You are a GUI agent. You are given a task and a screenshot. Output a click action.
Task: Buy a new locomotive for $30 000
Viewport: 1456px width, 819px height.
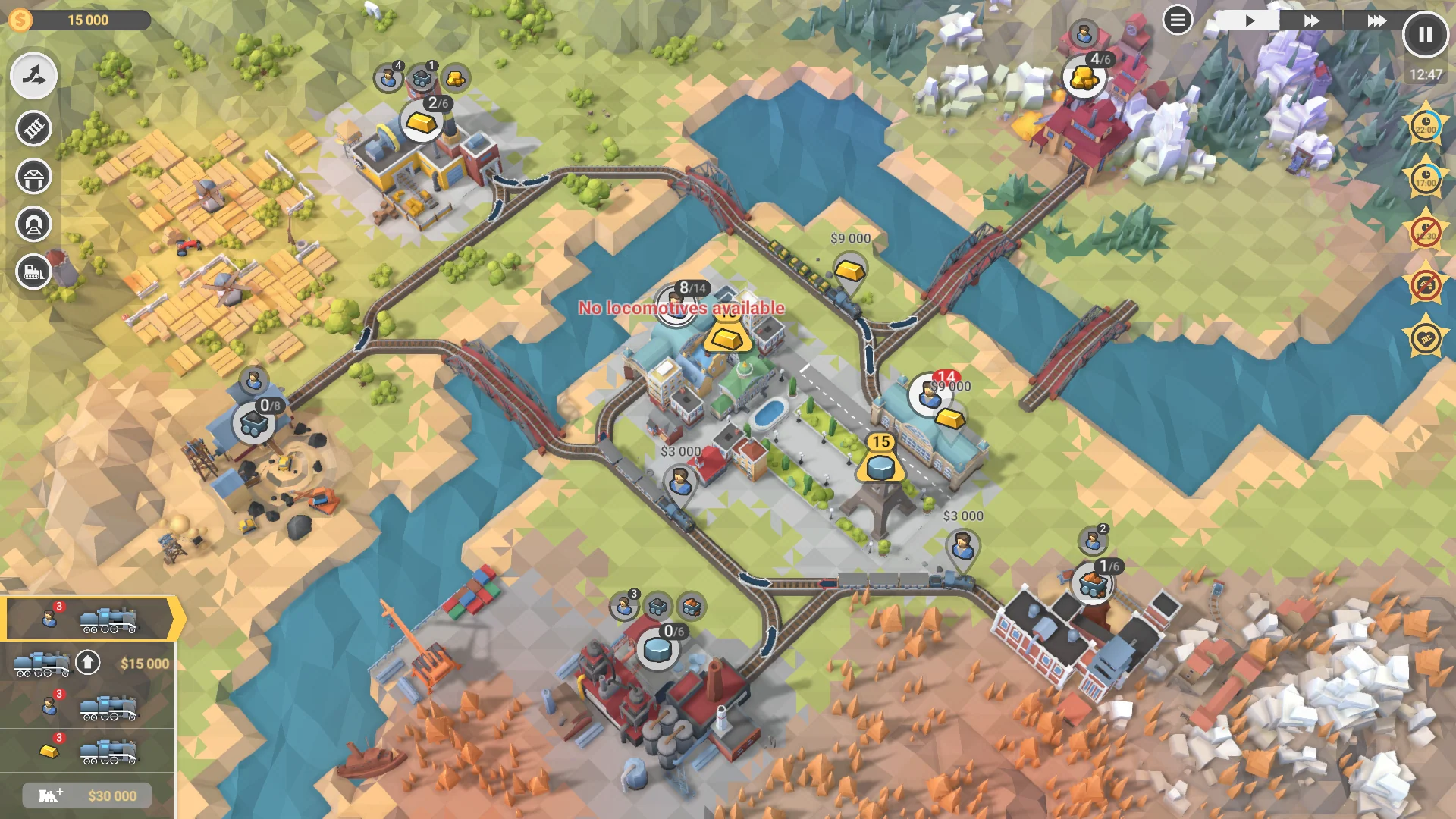tap(86, 795)
